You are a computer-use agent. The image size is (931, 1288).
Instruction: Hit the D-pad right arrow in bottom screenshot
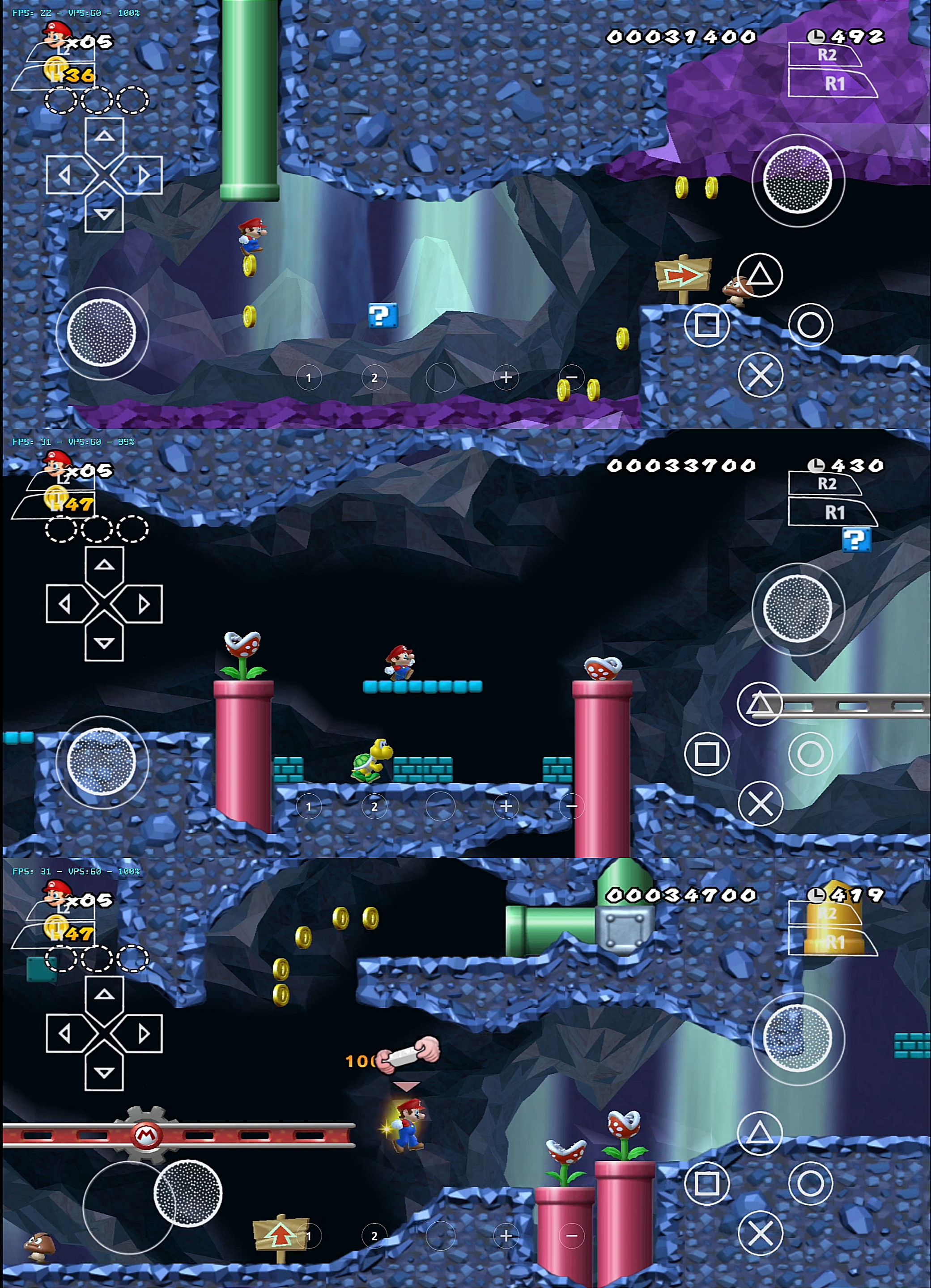pyautogui.click(x=144, y=1033)
